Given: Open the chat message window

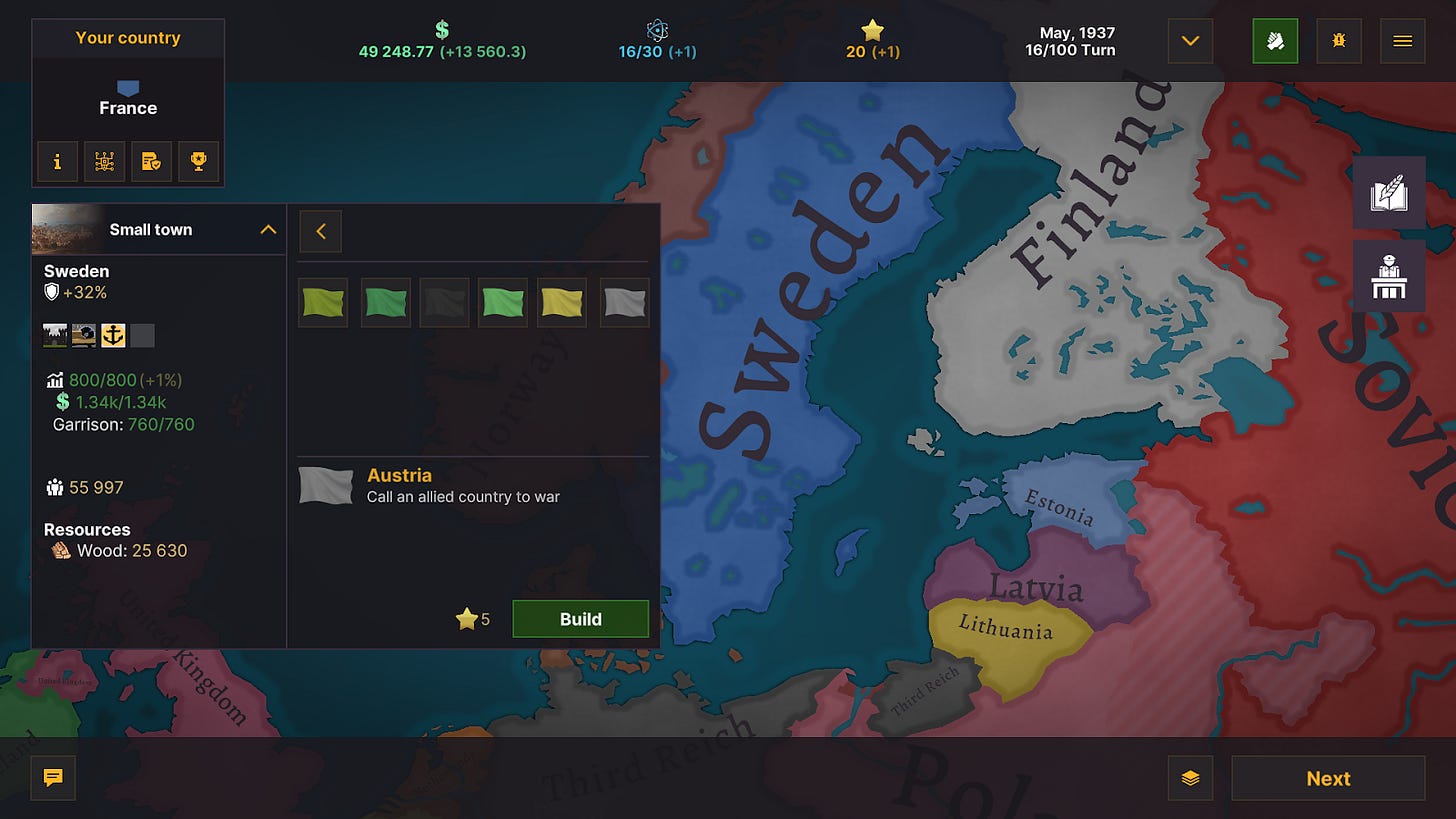Looking at the screenshot, I should [x=52, y=777].
